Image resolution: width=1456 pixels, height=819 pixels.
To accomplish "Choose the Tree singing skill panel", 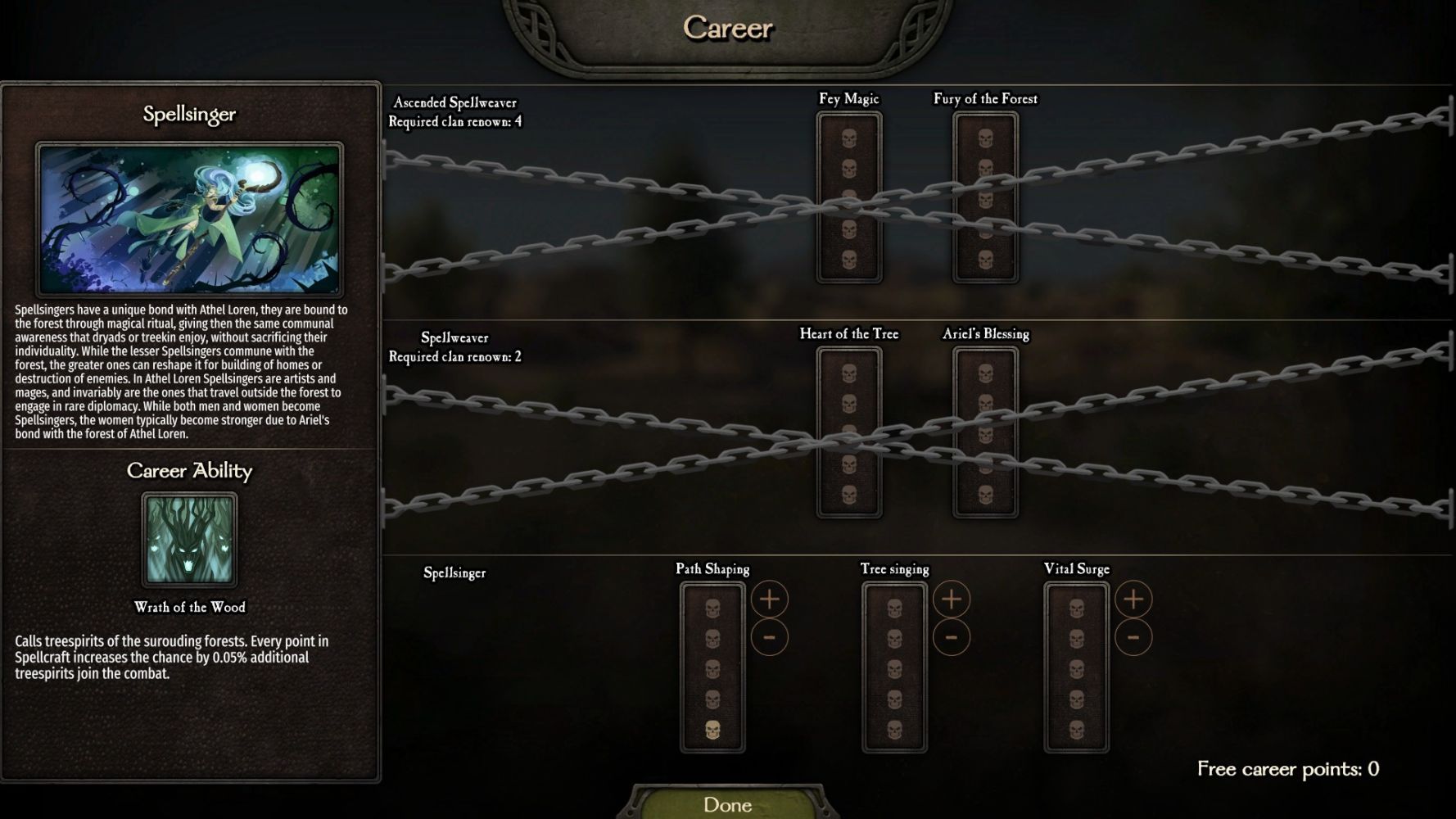I will pyautogui.click(x=894, y=667).
